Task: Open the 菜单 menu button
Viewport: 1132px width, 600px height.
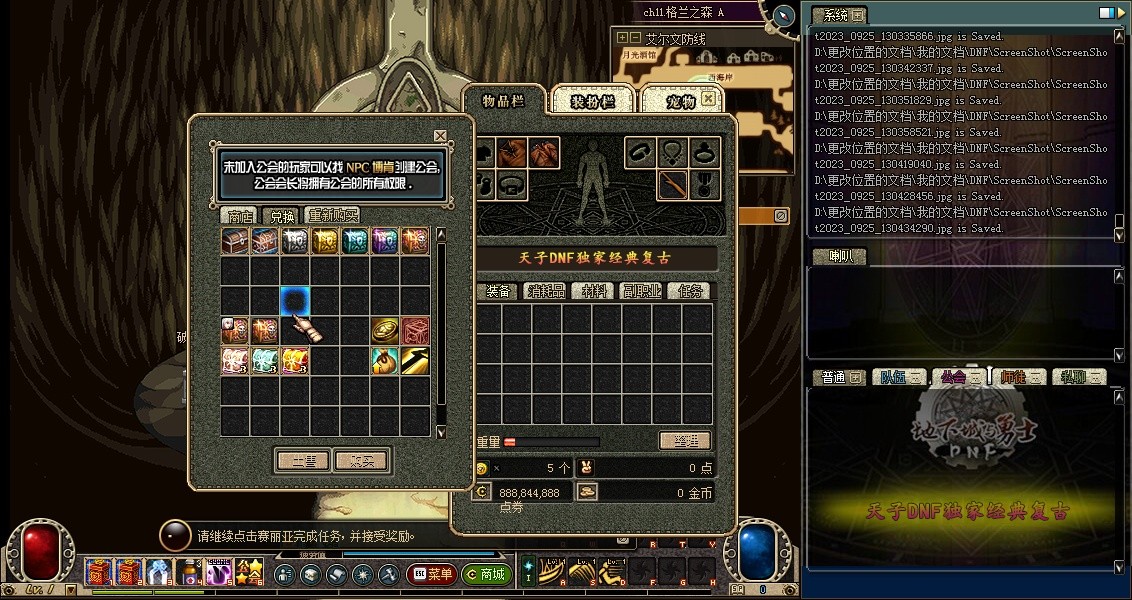Action: coord(432,575)
